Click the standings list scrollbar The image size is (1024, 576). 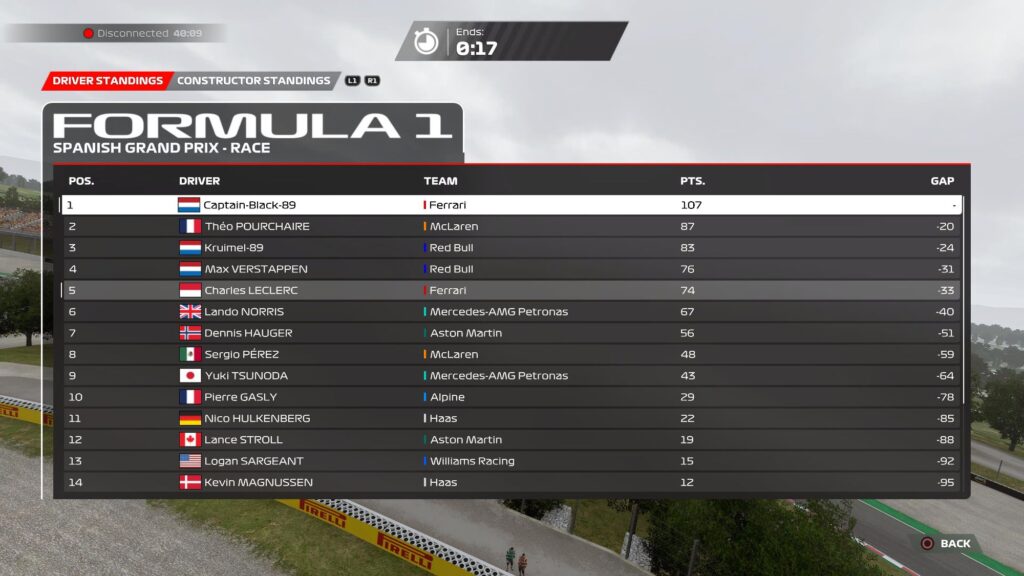tap(965, 300)
